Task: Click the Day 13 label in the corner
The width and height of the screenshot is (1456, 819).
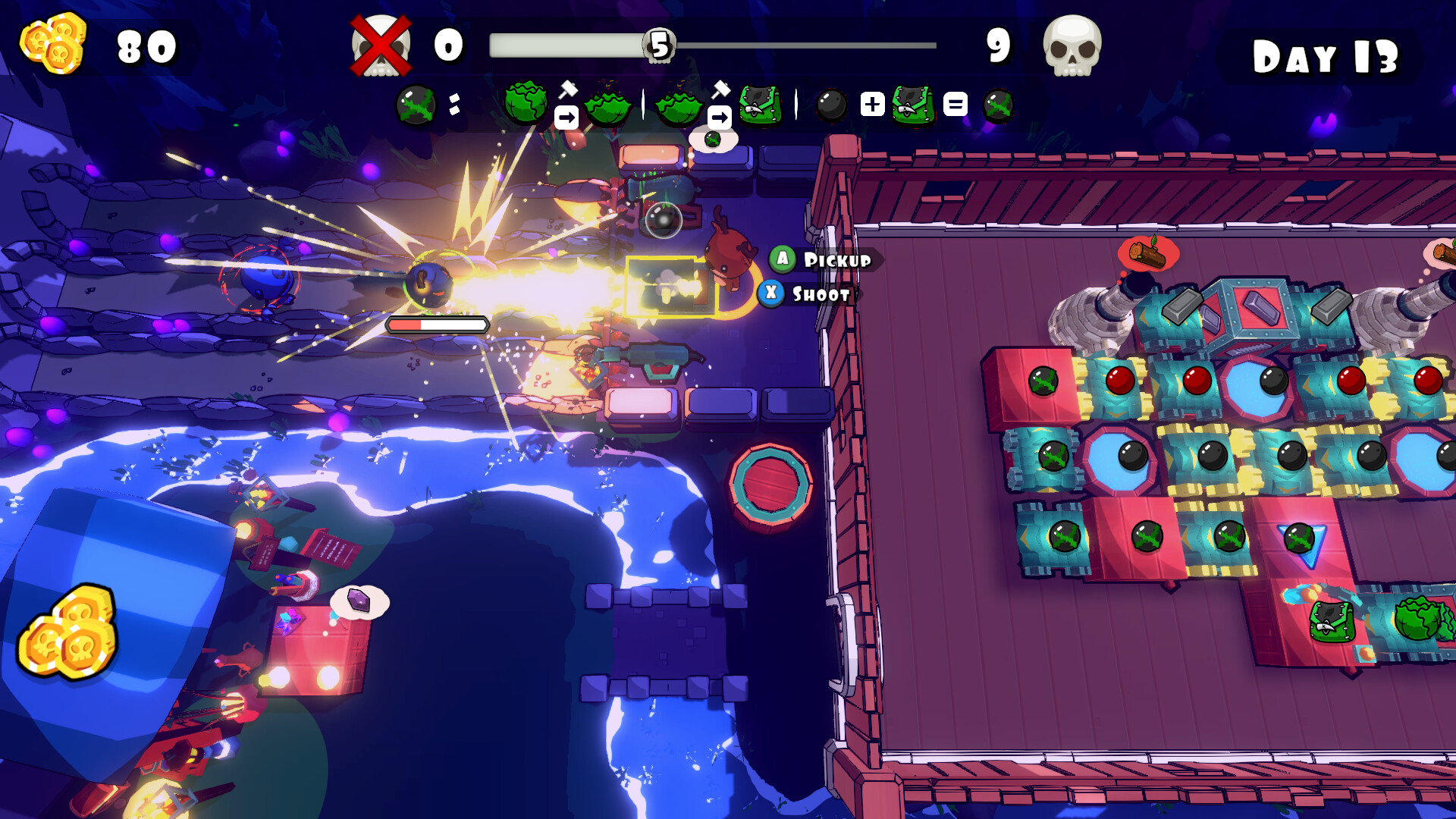Action: (1326, 55)
